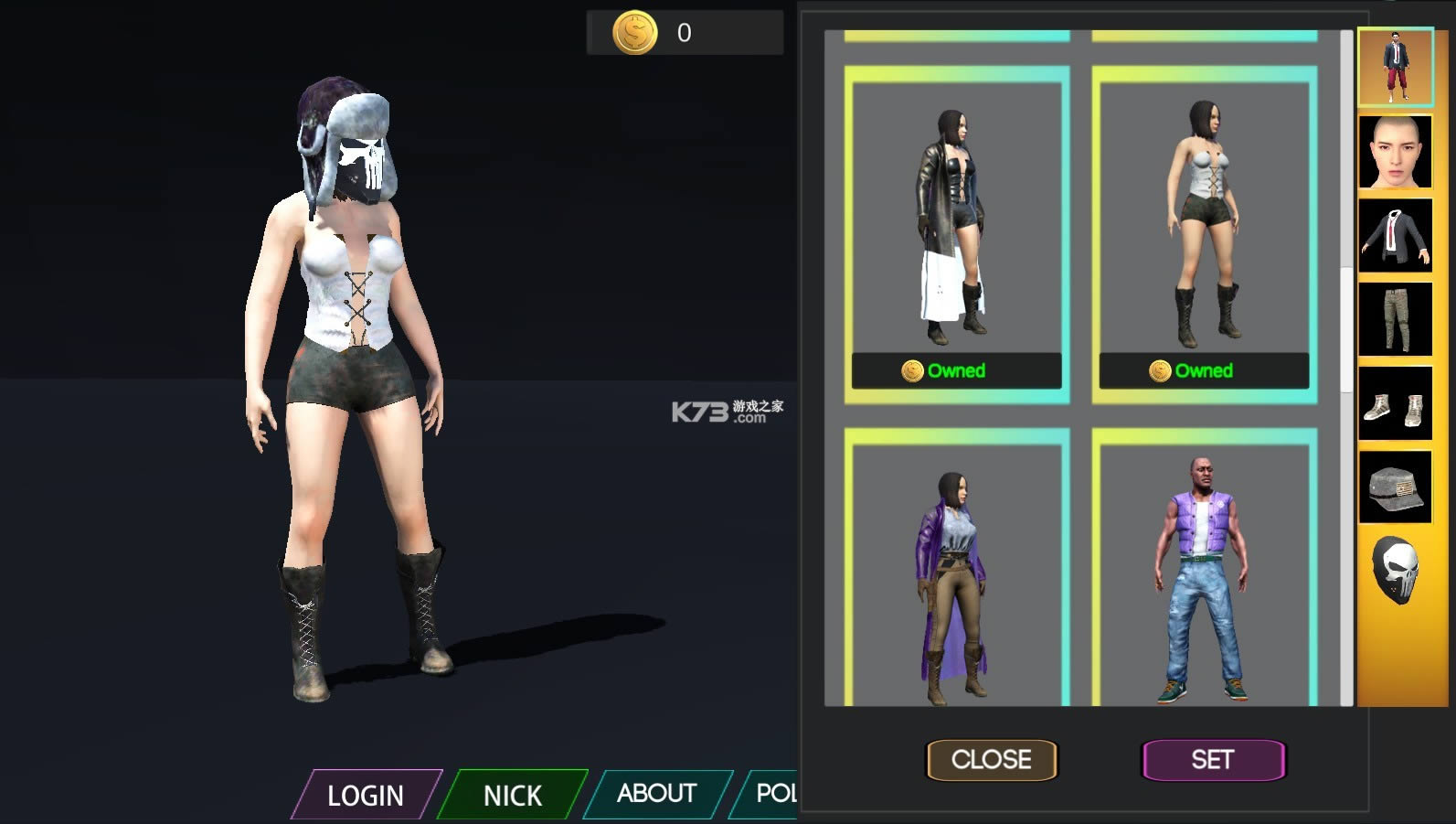Switch to the hat category
The width and height of the screenshot is (1456, 824).
pyautogui.click(x=1395, y=487)
